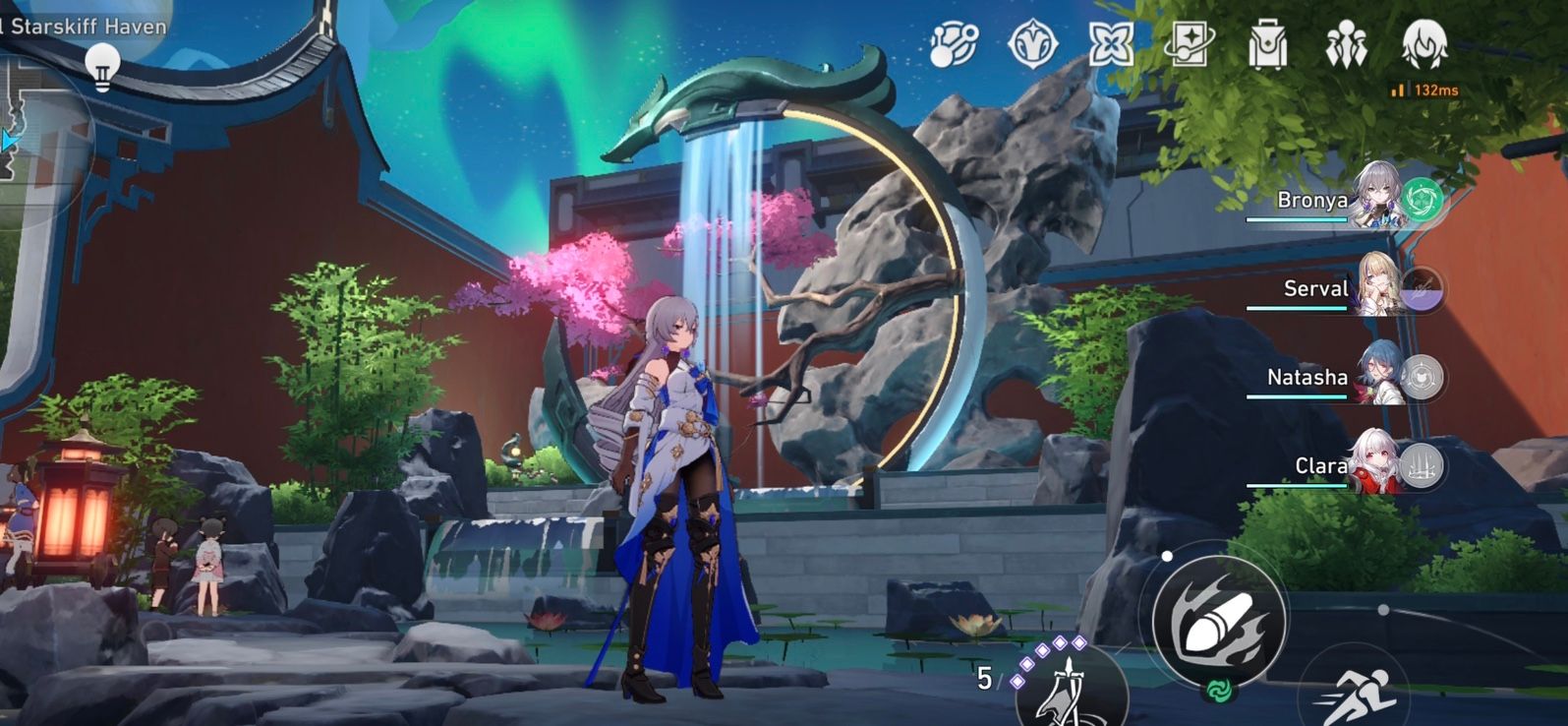Open the inventory backpack icon

click(x=1269, y=43)
